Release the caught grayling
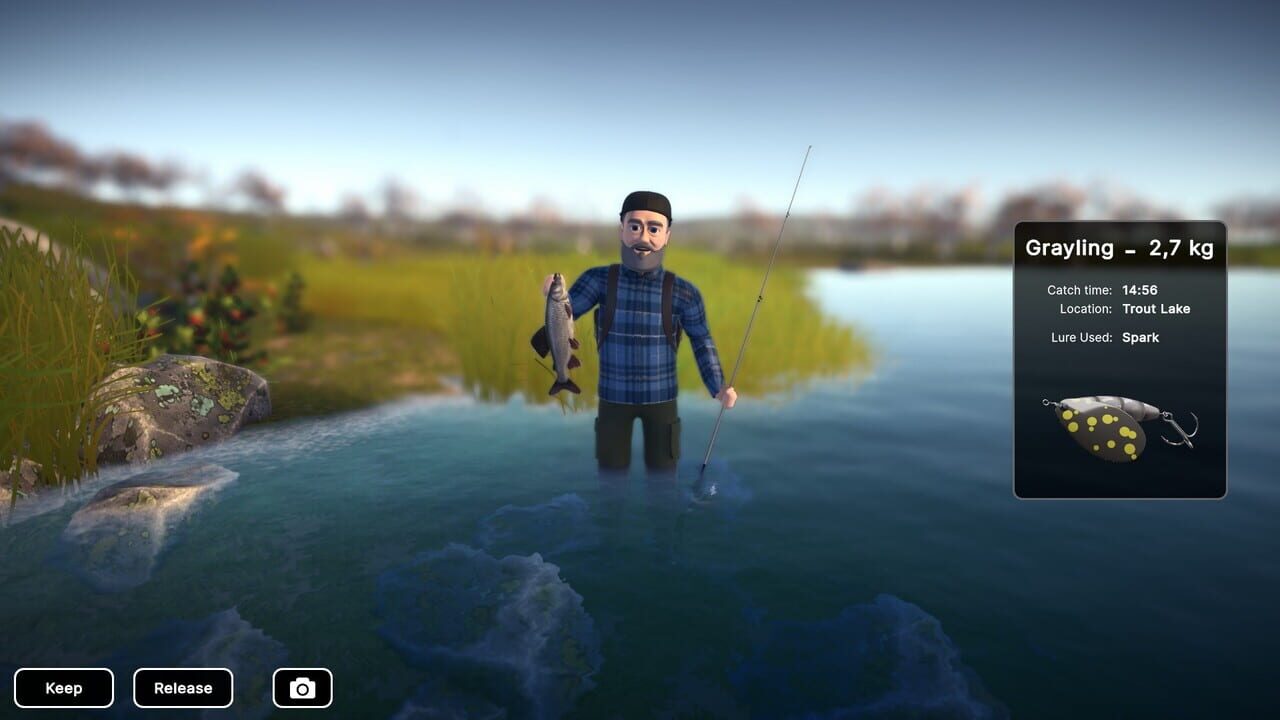This screenshot has height=720, width=1280. click(x=183, y=687)
